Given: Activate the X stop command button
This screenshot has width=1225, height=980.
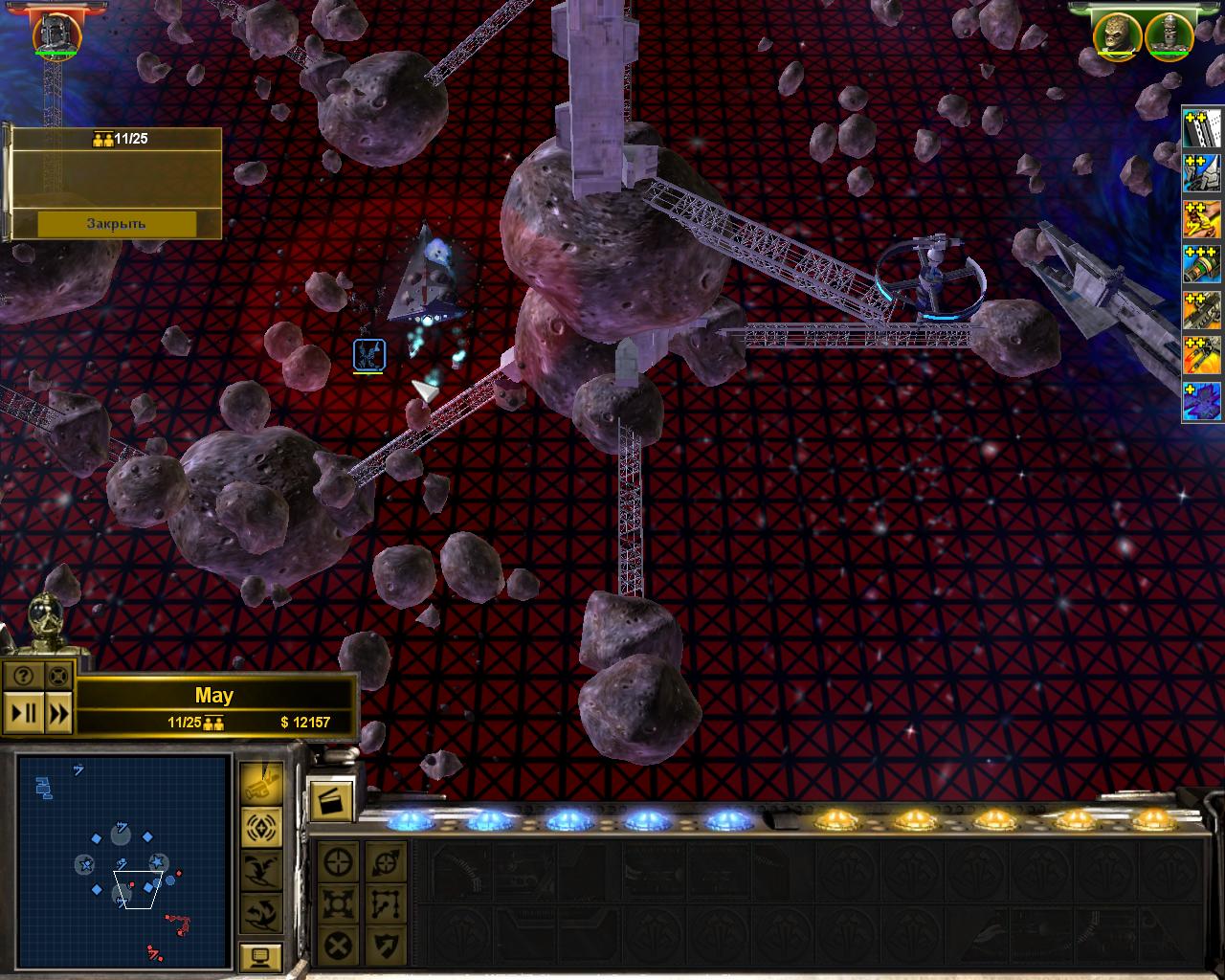Looking at the screenshot, I should [x=338, y=947].
